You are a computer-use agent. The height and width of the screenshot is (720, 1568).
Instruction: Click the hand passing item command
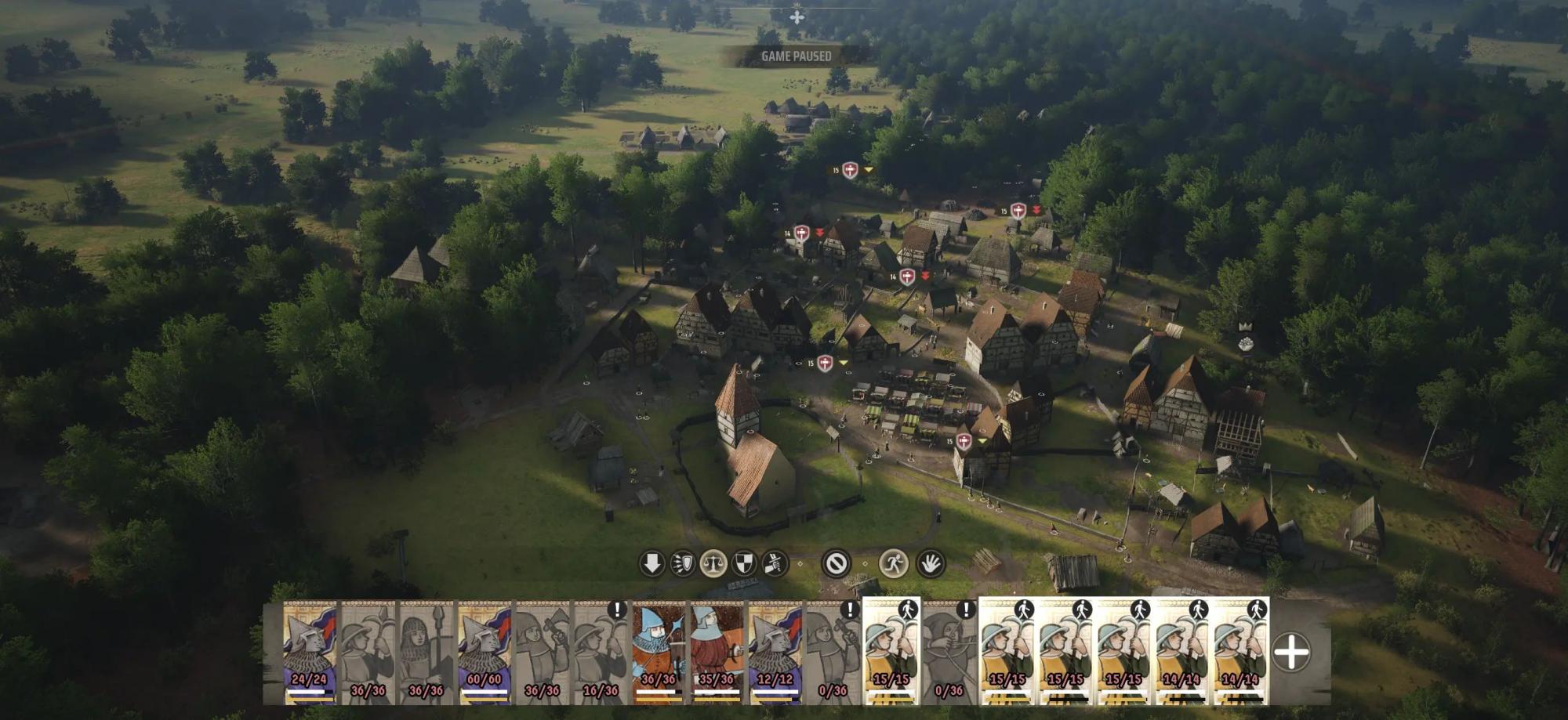pos(774,563)
